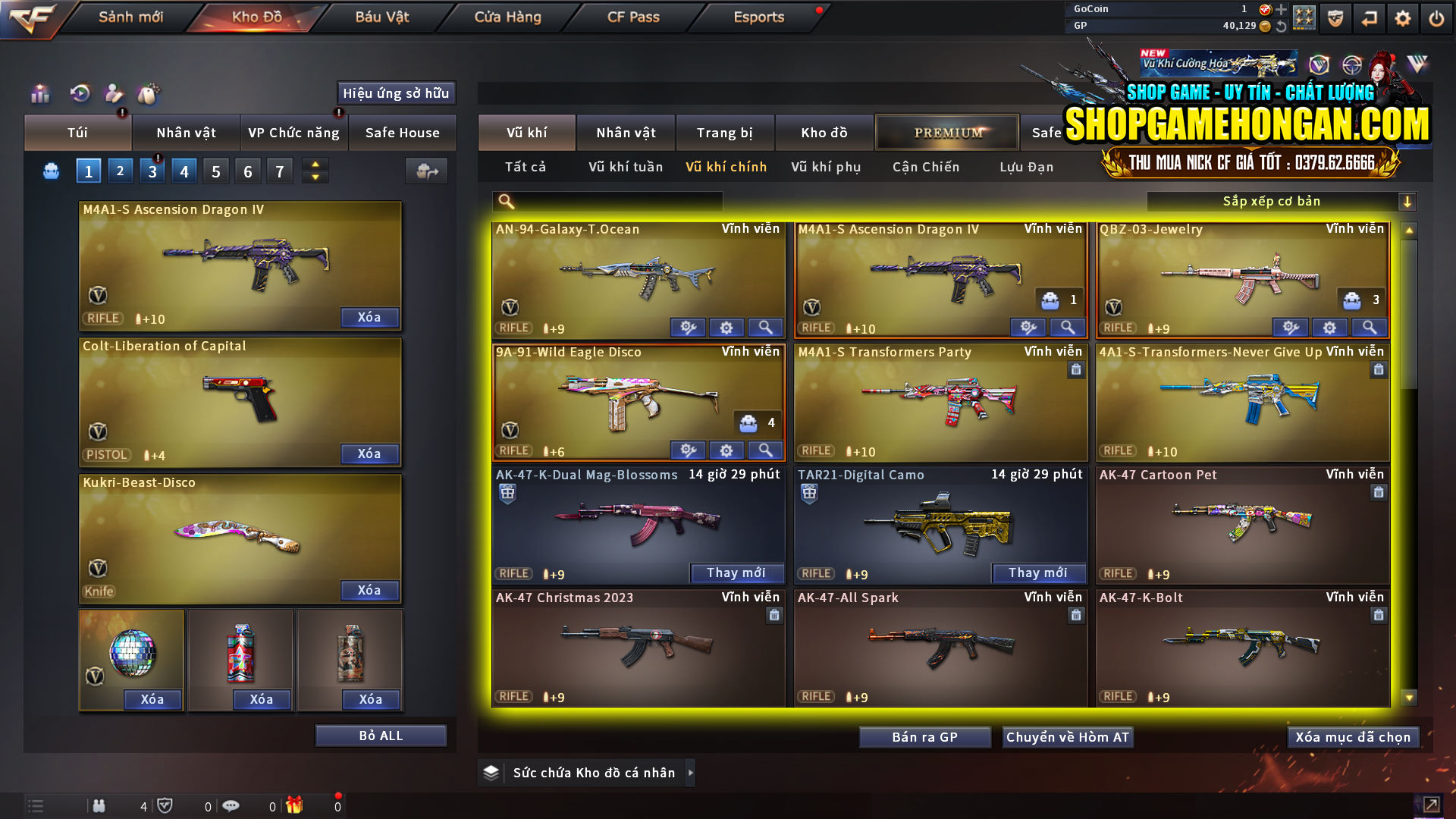
Task: Click the return-to-lobby arrow icon
Action: 1369,17
